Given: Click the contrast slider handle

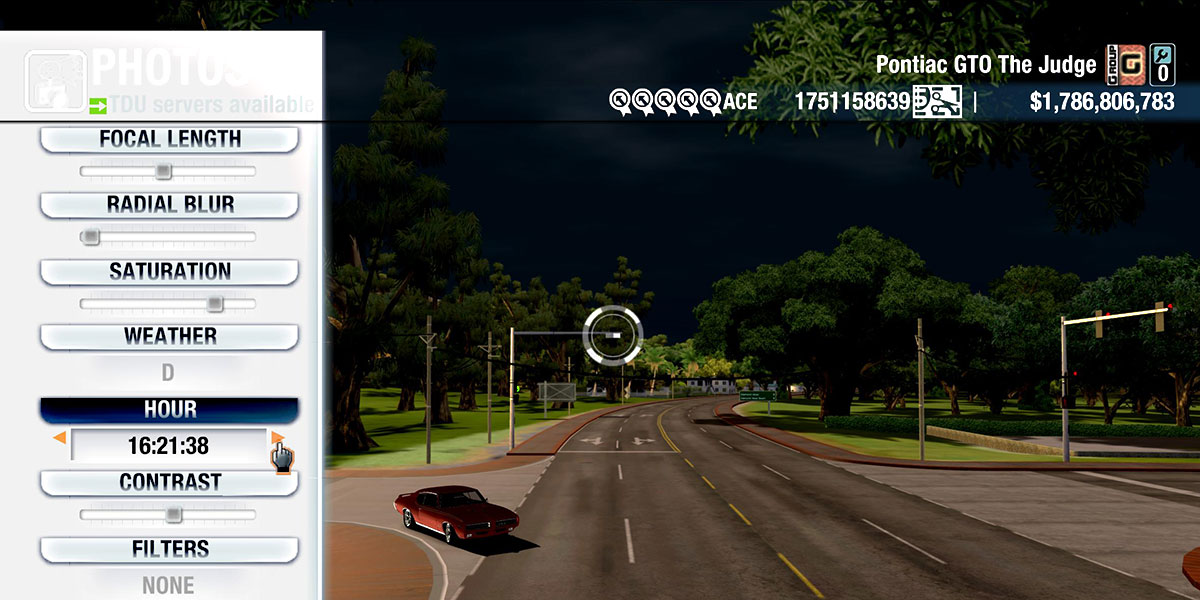Looking at the screenshot, I should tap(173, 515).
